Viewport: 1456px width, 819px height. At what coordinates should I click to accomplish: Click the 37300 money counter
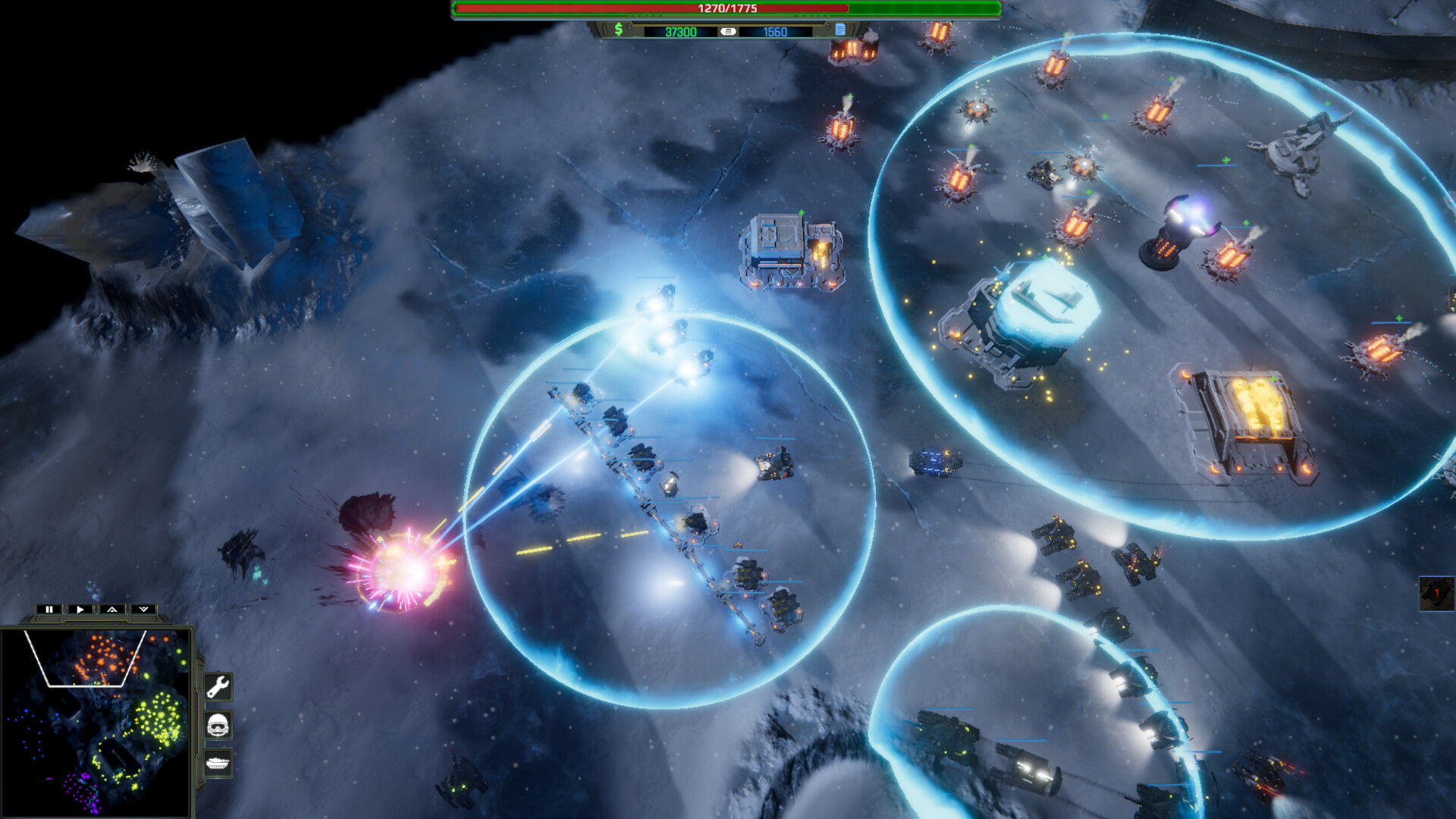681,30
